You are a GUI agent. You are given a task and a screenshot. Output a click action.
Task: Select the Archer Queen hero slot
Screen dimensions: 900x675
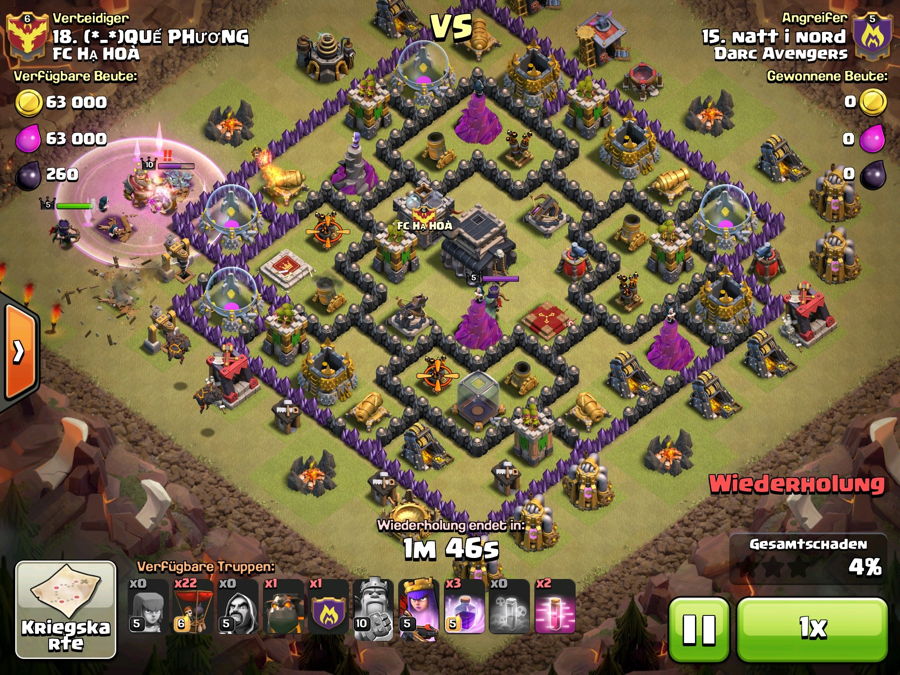pos(419,606)
